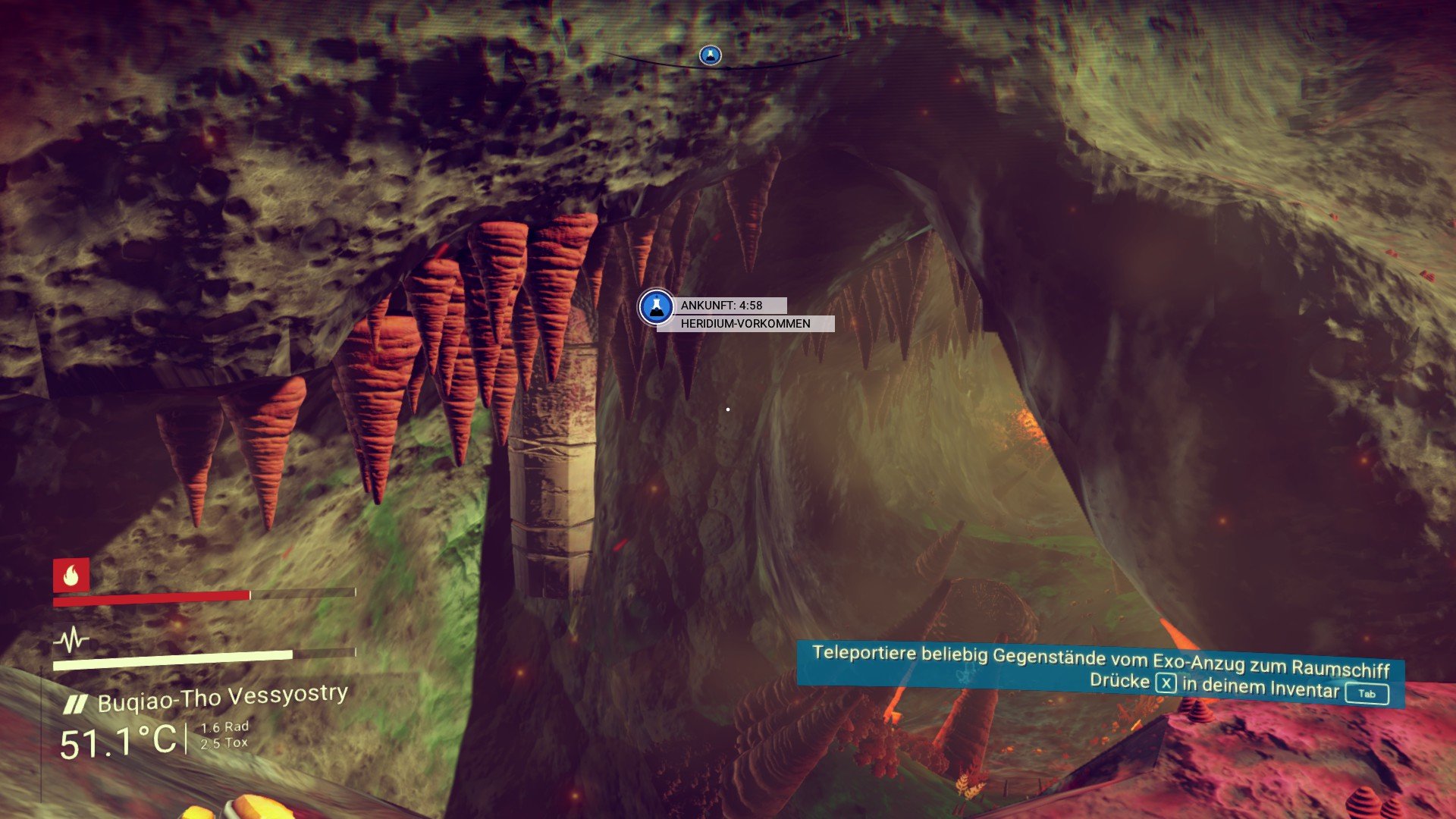
Task: Click the Heridium deposit waypoint marker
Action: pyautogui.click(x=656, y=307)
